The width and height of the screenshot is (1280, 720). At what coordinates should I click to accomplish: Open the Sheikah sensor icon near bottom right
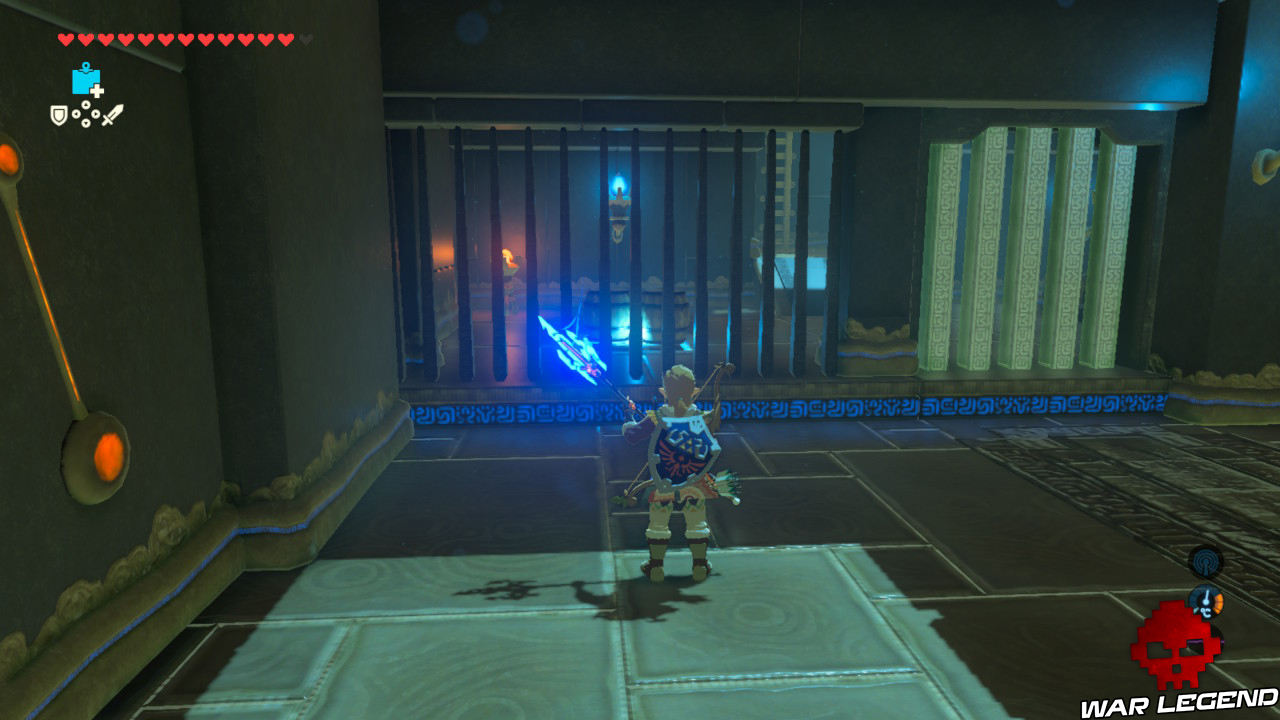[1205, 562]
